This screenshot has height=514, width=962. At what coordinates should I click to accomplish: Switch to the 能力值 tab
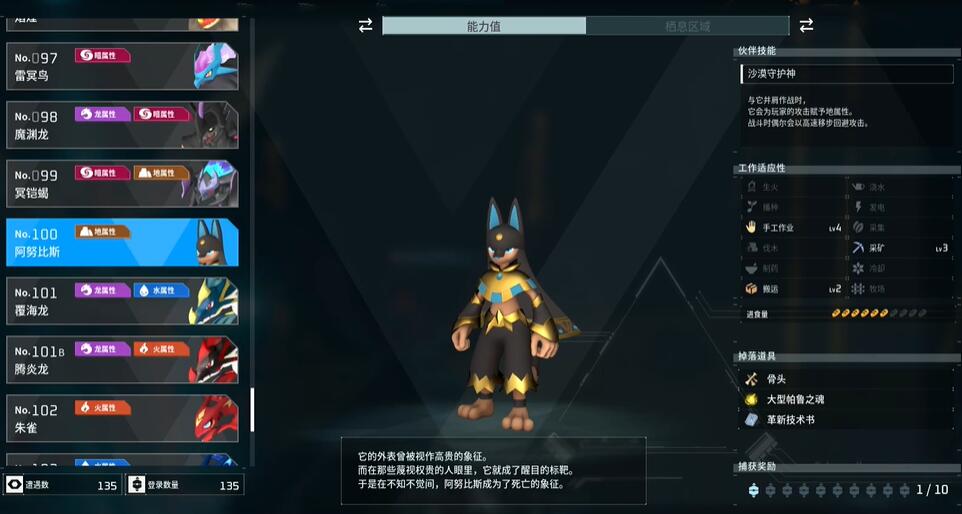[x=484, y=26]
